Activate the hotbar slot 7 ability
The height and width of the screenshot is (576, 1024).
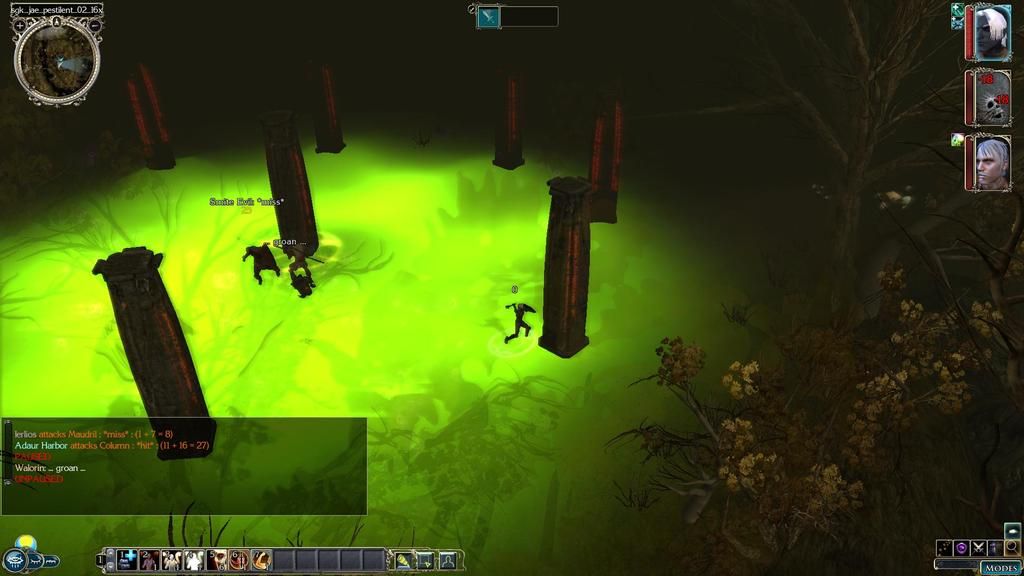[261, 560]
